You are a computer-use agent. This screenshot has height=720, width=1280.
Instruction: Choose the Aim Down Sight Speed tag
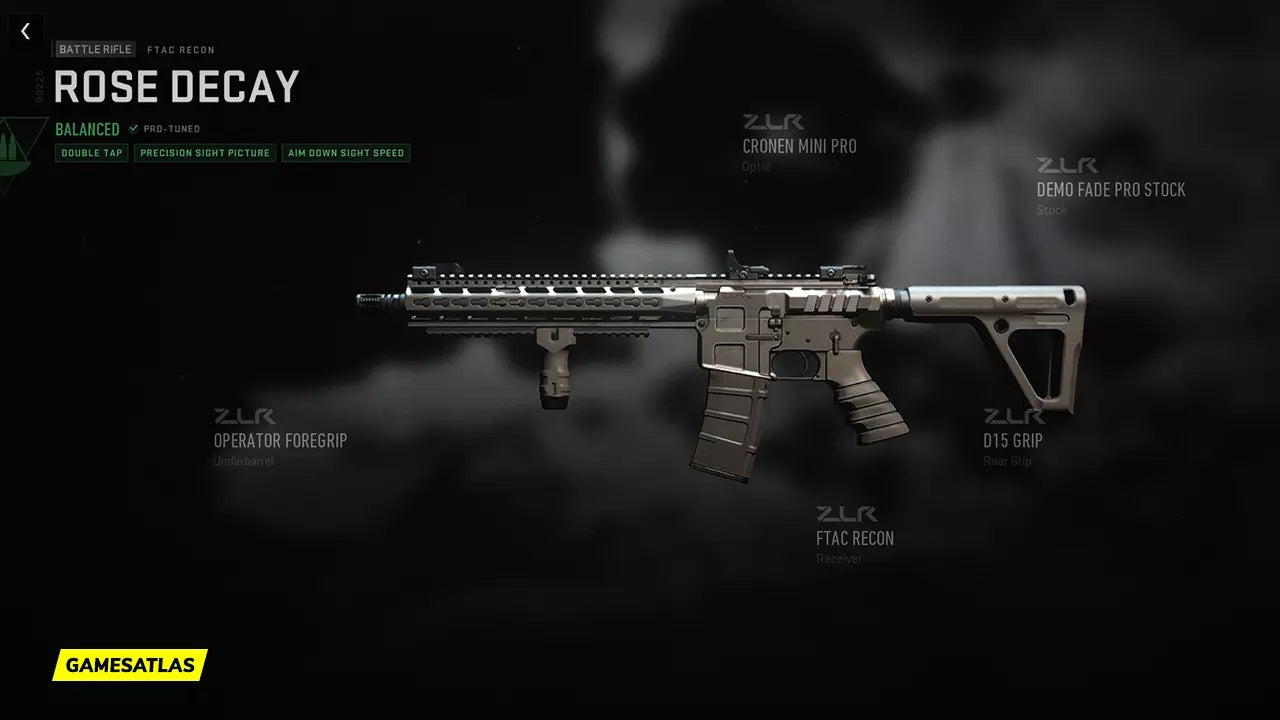pyautogui.click(x=346, y=153)
